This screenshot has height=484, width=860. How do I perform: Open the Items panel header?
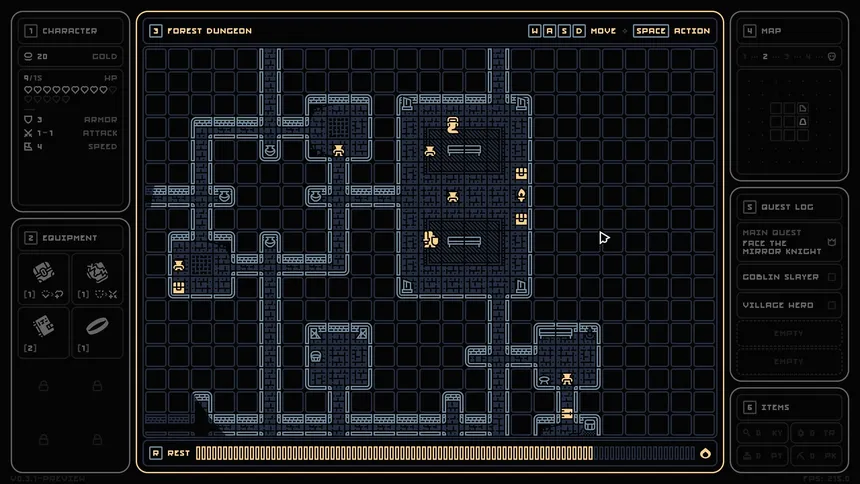[x=775, y=407]
